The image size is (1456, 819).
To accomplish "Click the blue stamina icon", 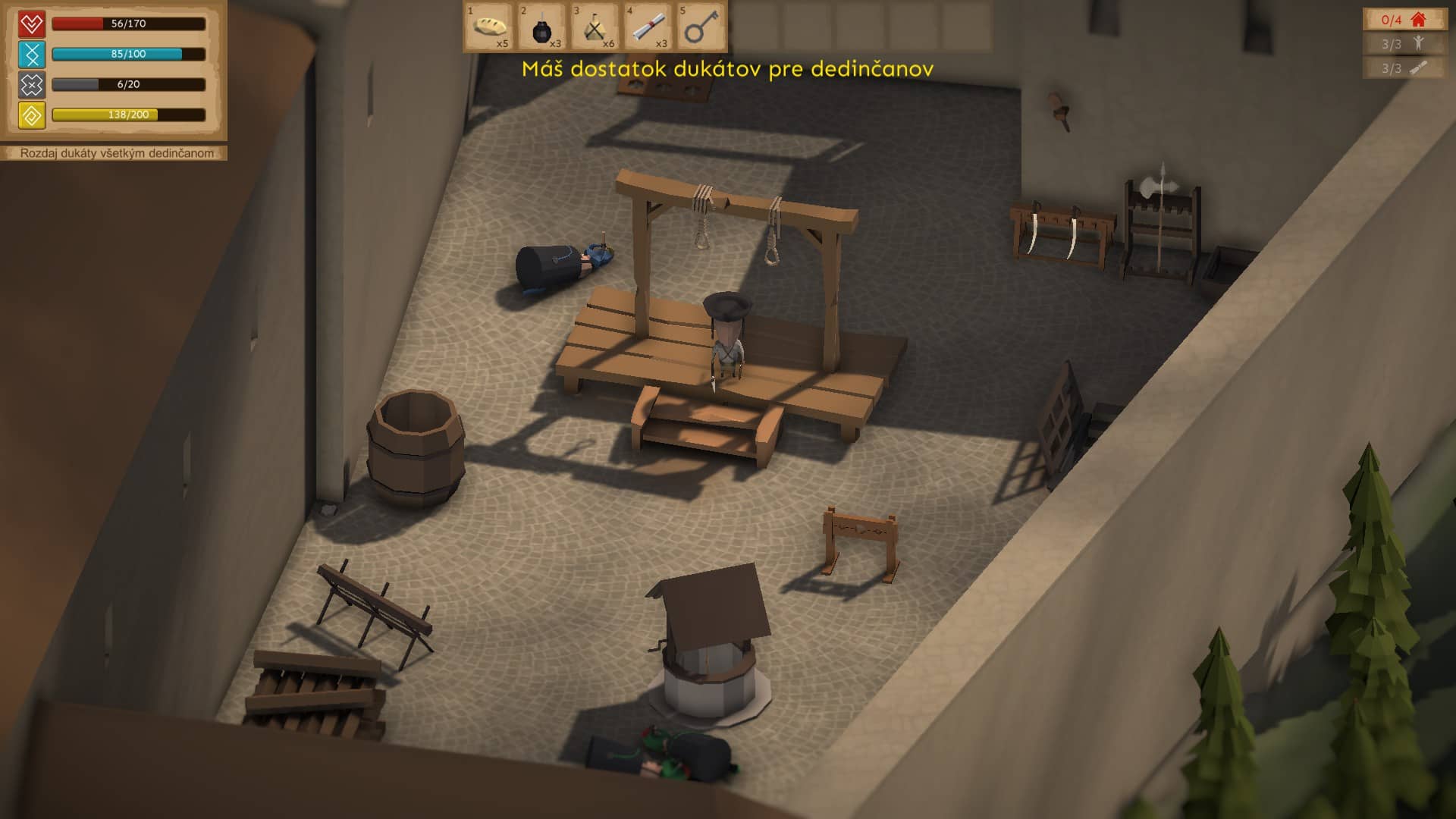I will pos(32,55).
